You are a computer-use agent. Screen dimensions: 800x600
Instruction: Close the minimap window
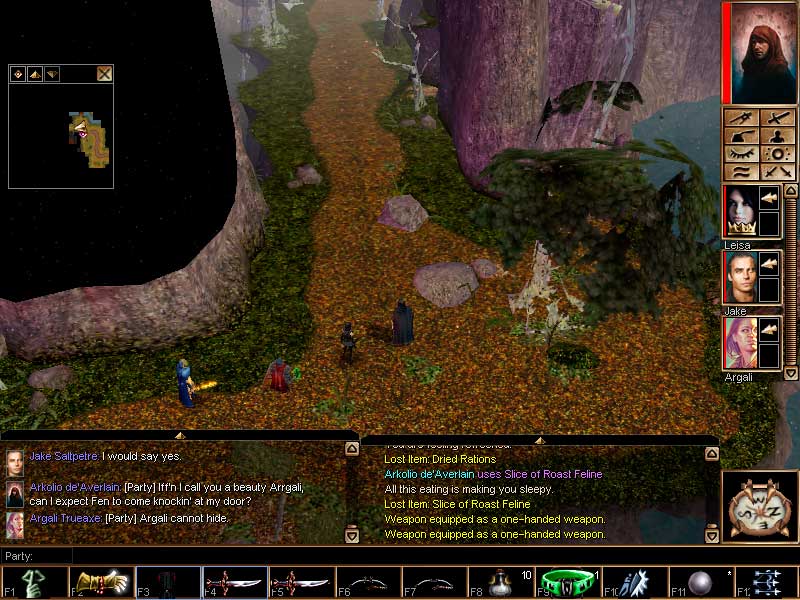[104, 73]
